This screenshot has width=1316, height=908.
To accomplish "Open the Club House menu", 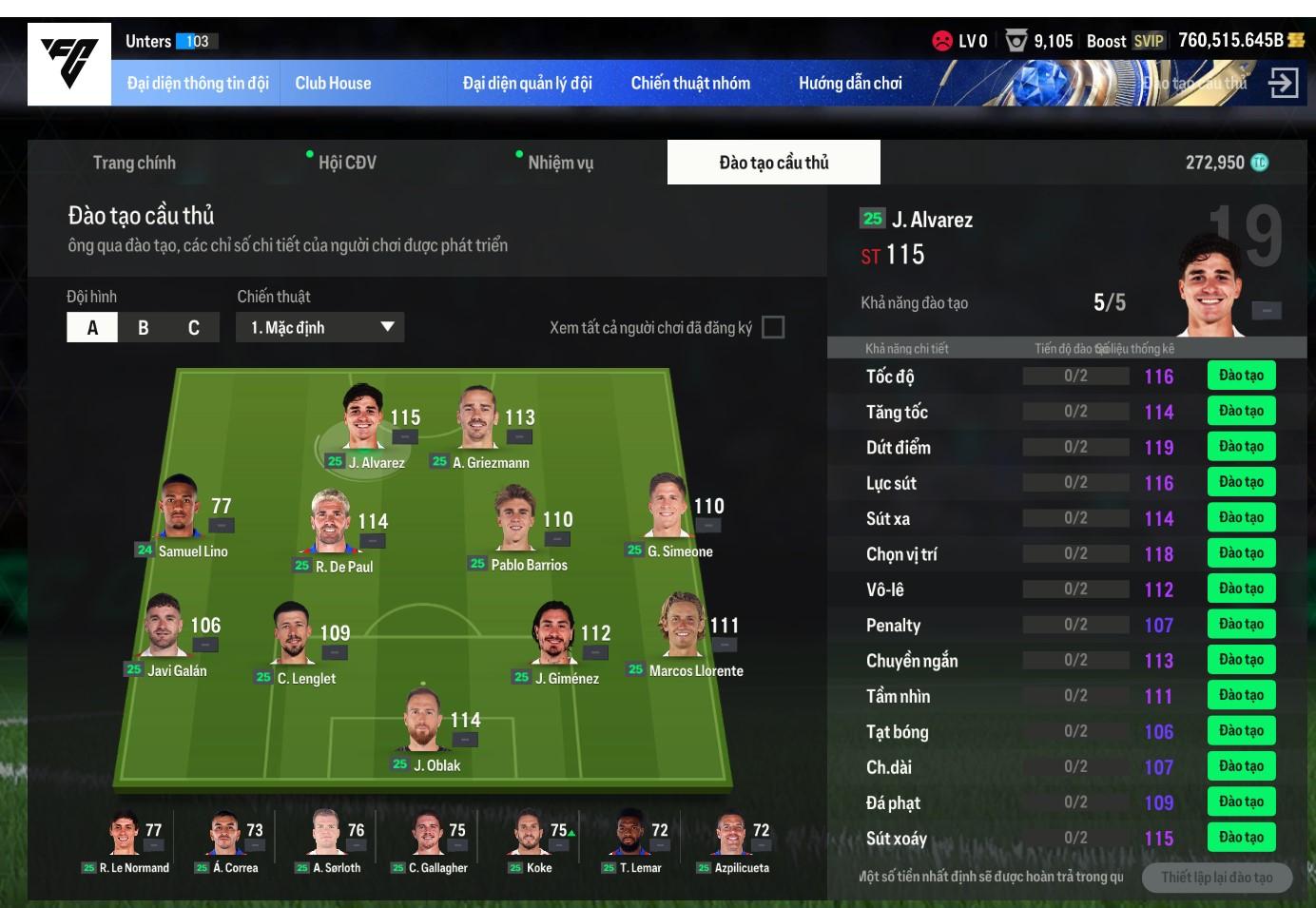I will pos(333,84).
